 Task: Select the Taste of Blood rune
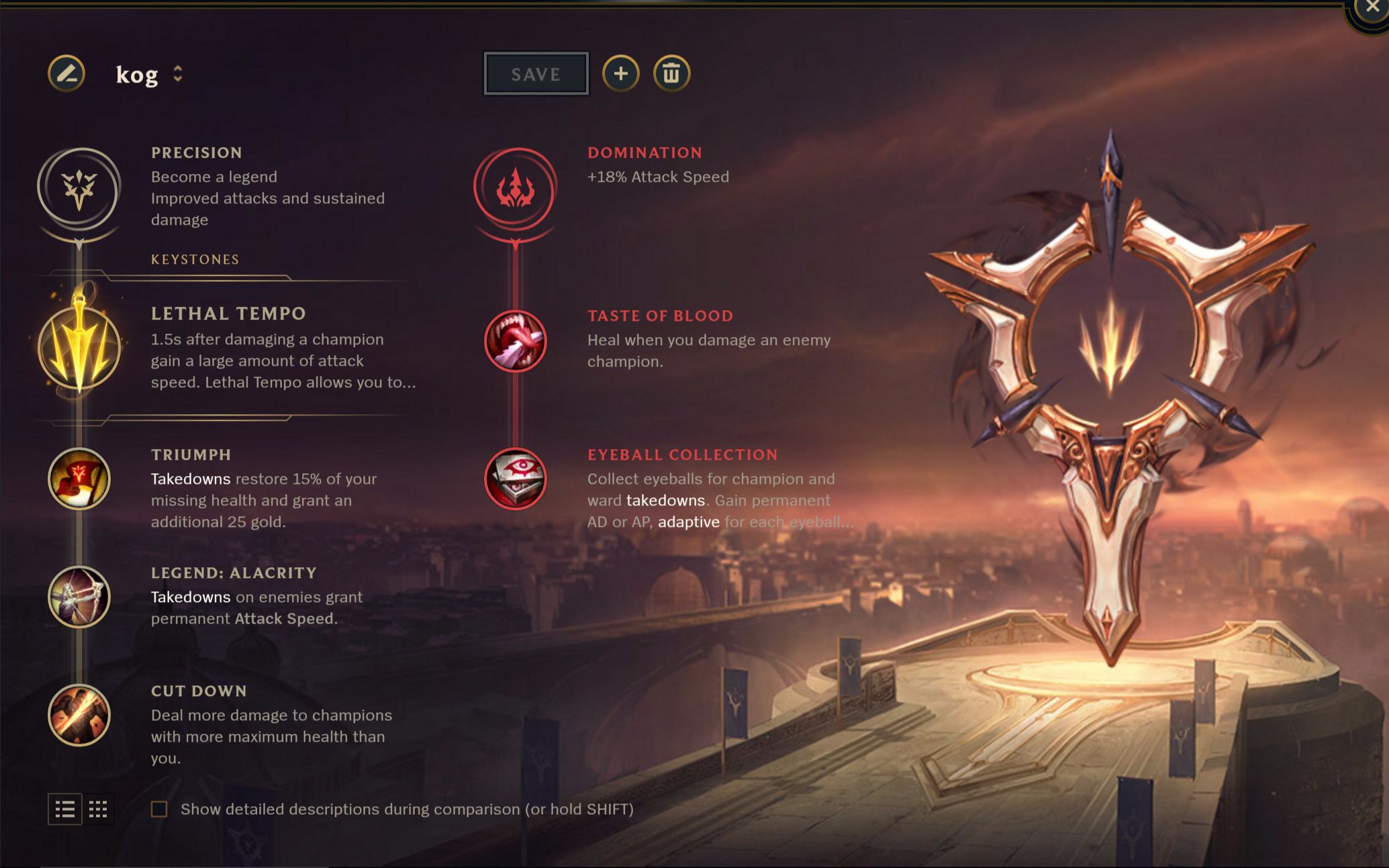tap(515, 341)
